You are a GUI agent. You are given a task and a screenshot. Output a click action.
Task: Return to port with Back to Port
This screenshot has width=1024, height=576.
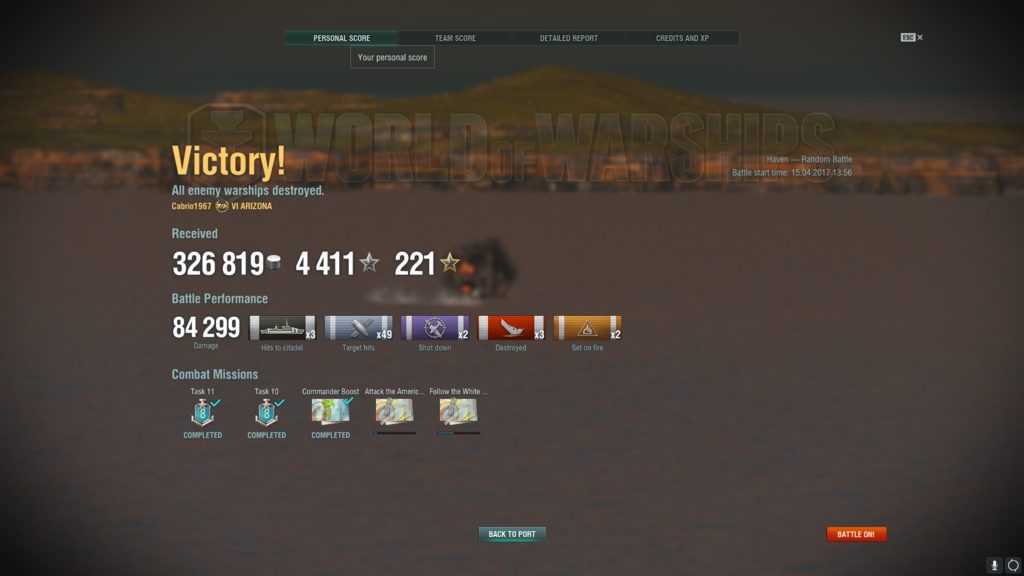click(x=512, y=534)
